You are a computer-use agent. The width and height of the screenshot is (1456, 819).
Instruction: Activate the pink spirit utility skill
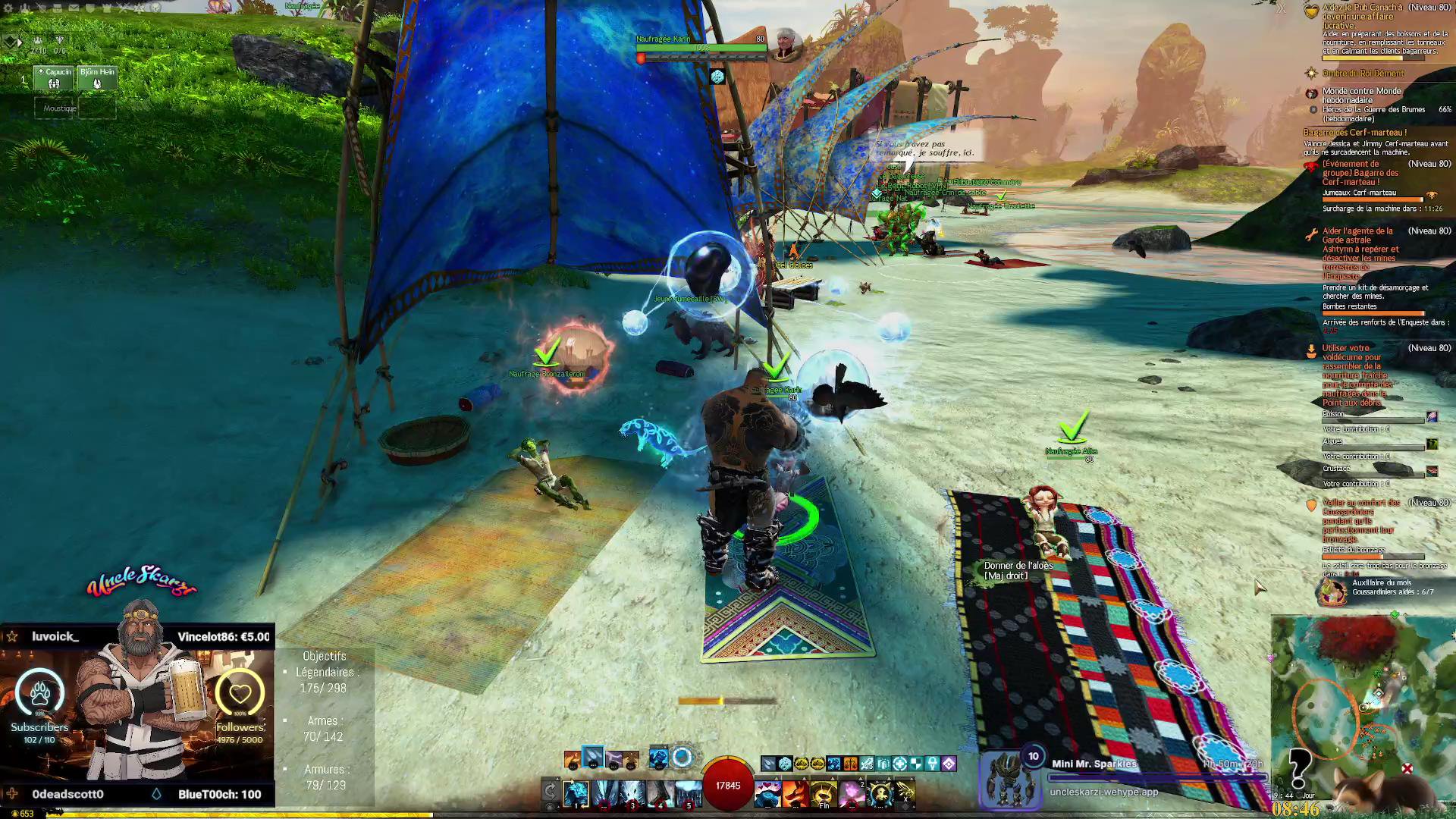[852, 794]
